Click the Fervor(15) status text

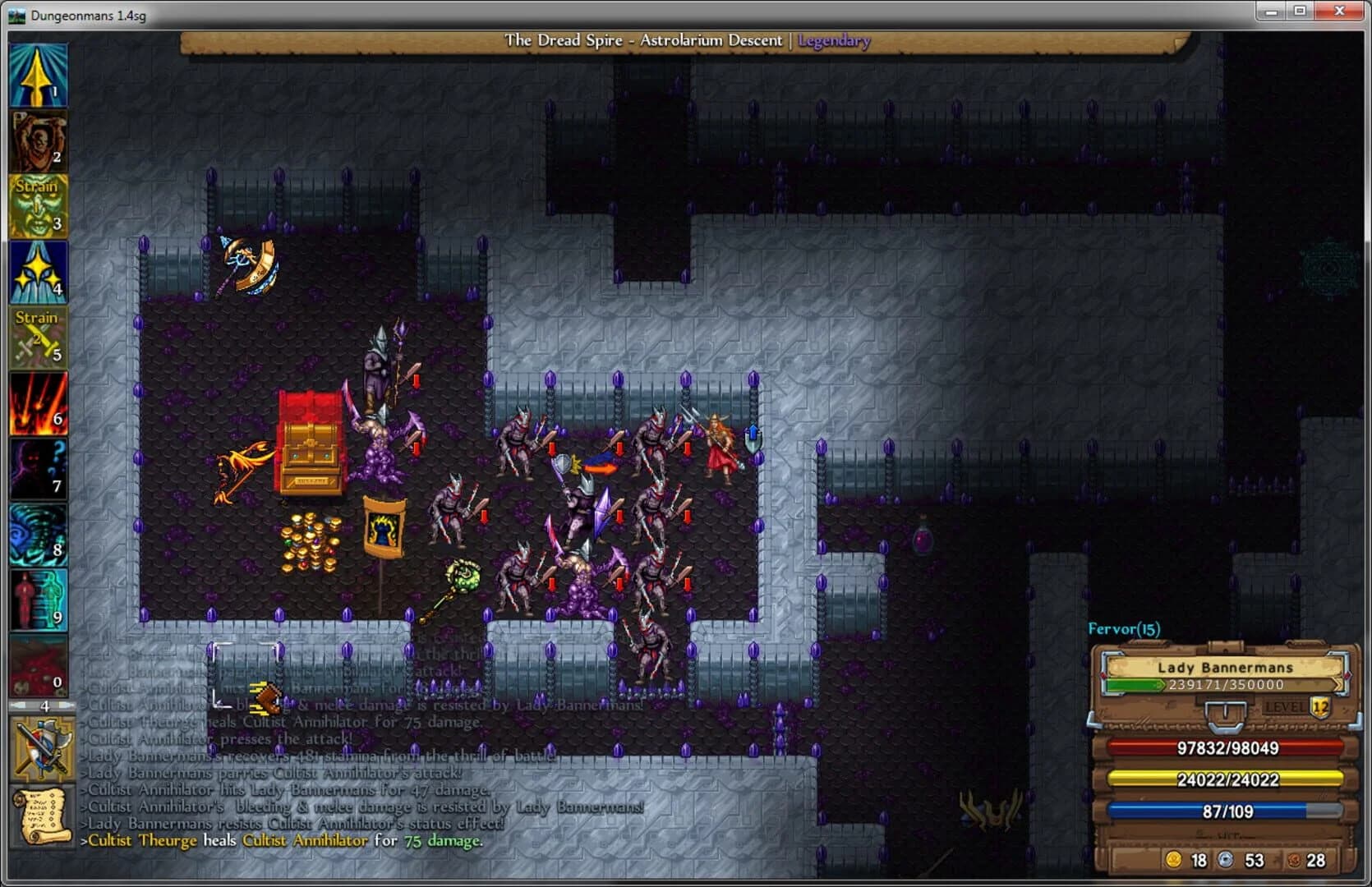[1126, 627]
